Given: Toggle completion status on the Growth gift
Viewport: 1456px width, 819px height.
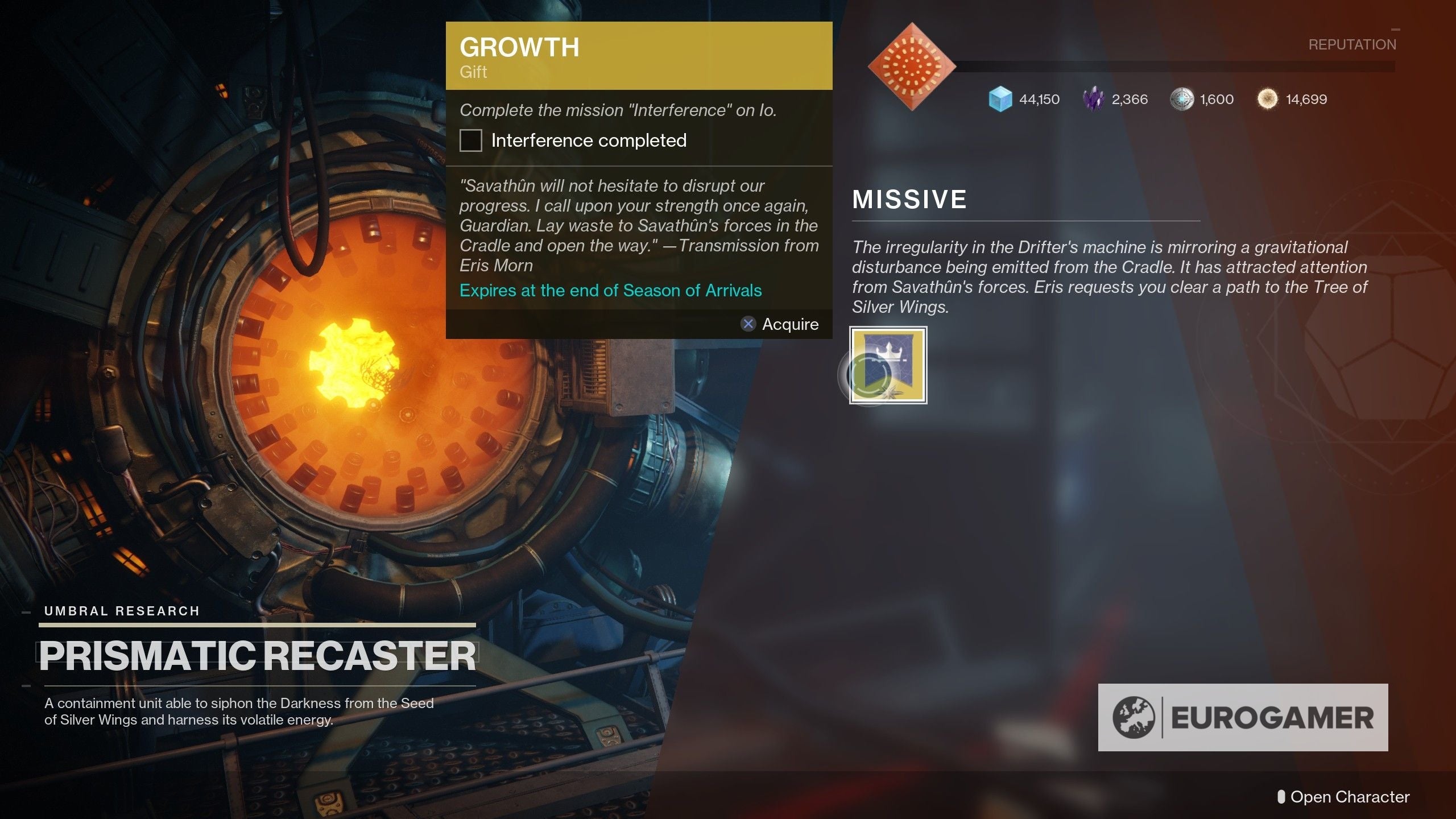Looking at the screenshot, I should click(470, 140).
